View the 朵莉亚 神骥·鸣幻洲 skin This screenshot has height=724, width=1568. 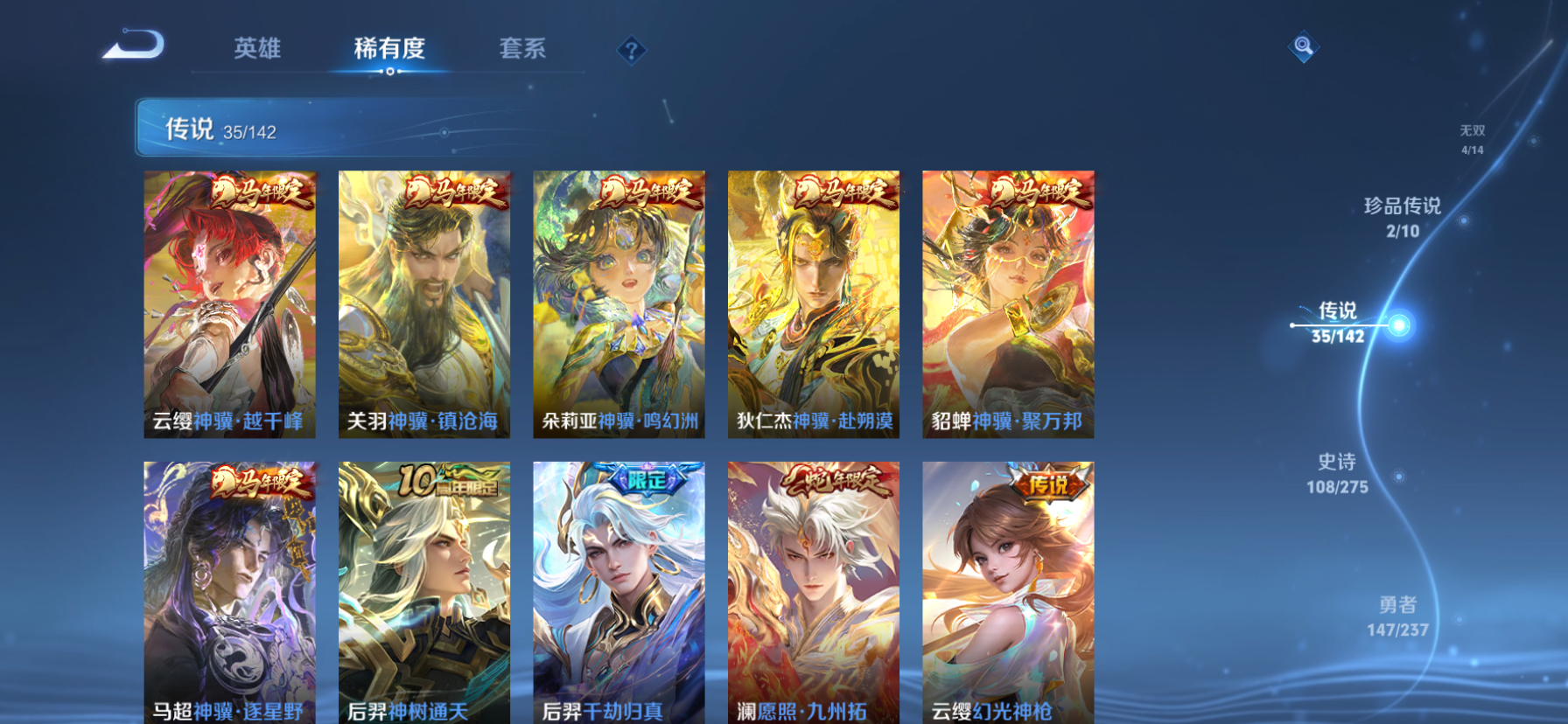tap(618, 302)
